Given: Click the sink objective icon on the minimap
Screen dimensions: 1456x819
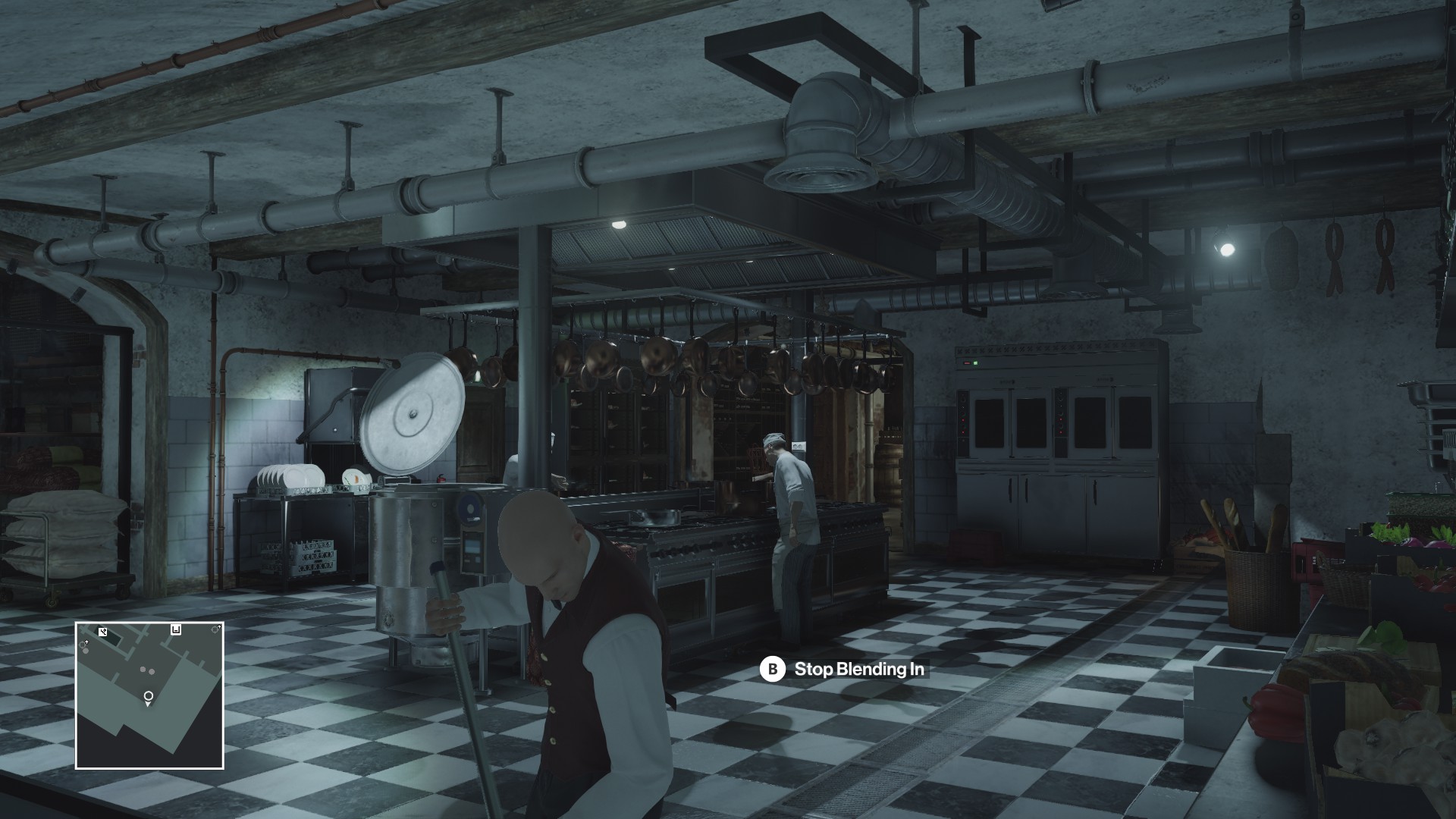Looking at the screenshot, I should tap(175, 630).
